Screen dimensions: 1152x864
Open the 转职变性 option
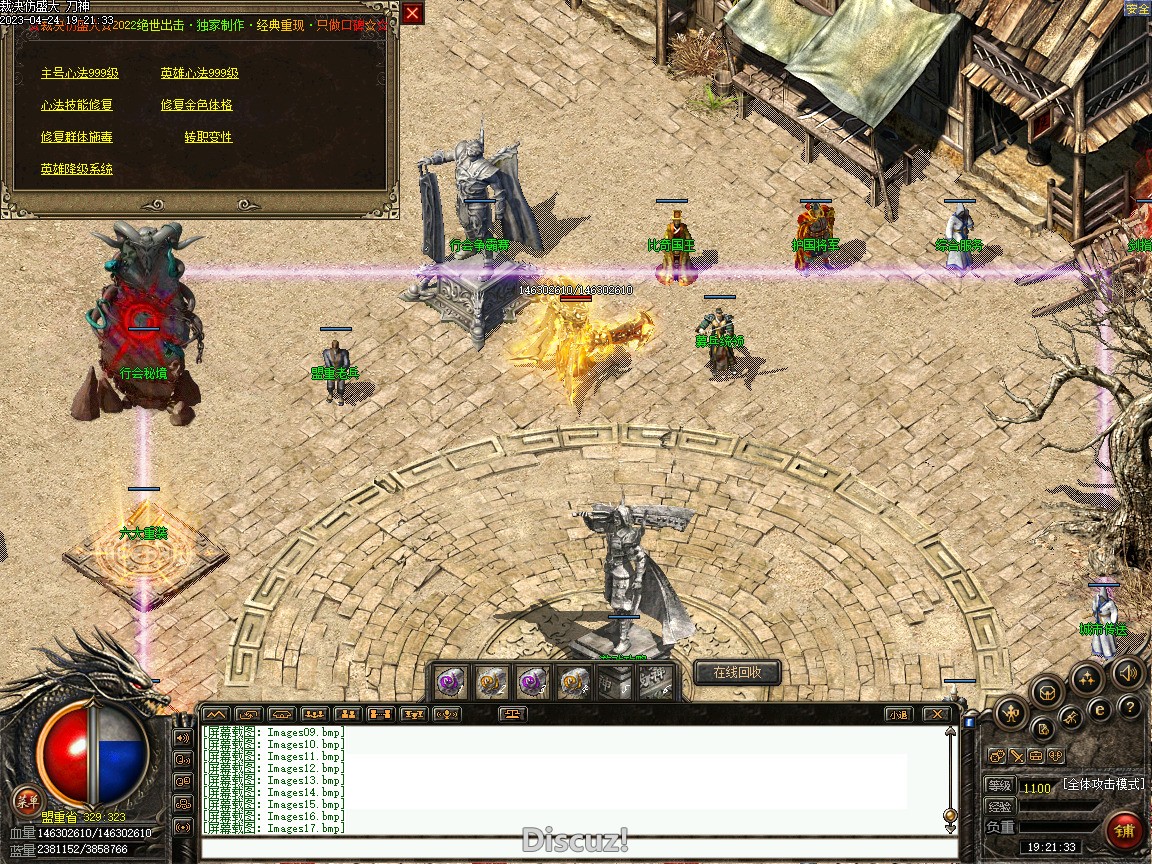208,137
